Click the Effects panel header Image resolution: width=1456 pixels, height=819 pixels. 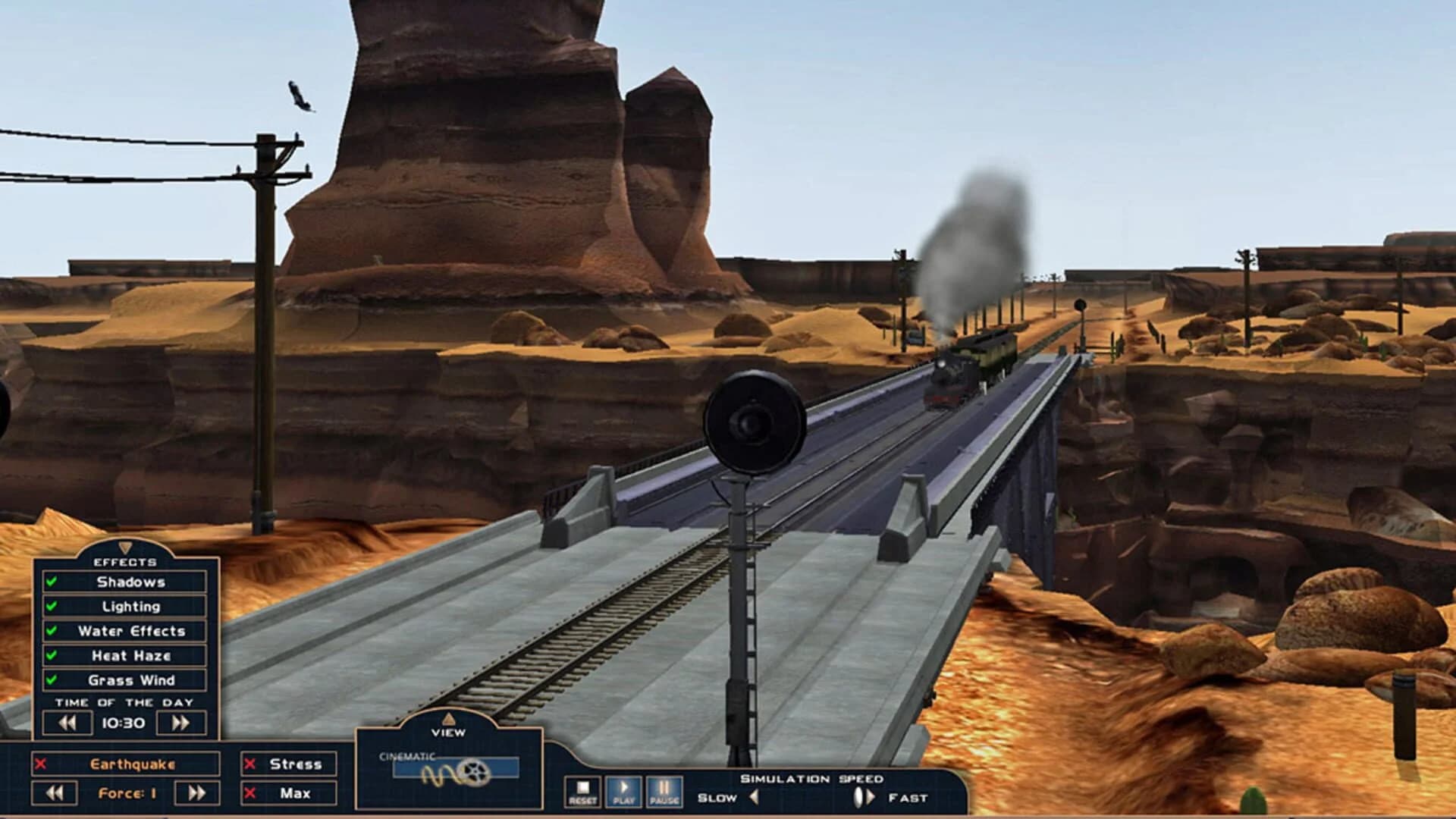click(125, 563)
